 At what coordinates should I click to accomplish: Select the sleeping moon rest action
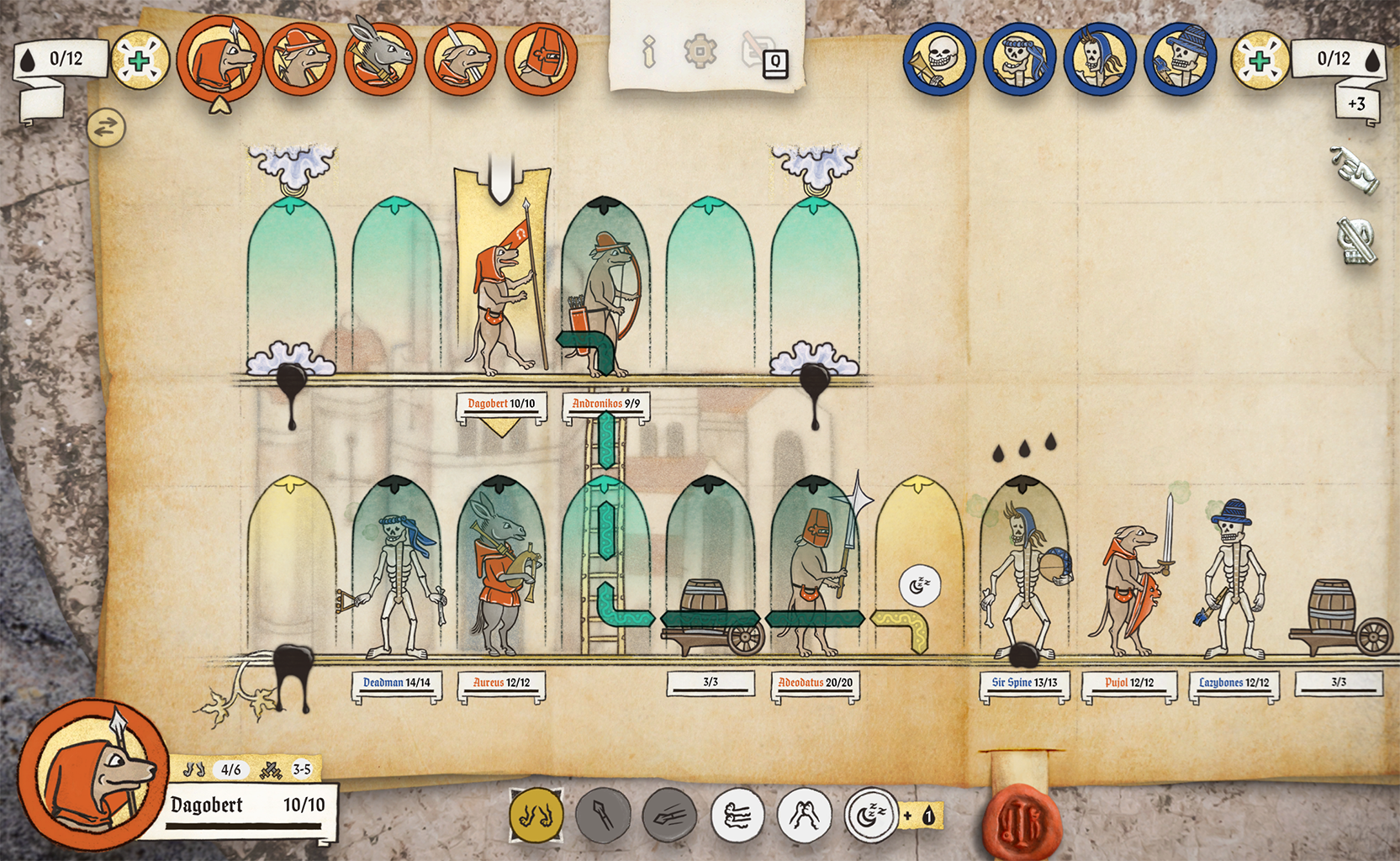[871, 815]
